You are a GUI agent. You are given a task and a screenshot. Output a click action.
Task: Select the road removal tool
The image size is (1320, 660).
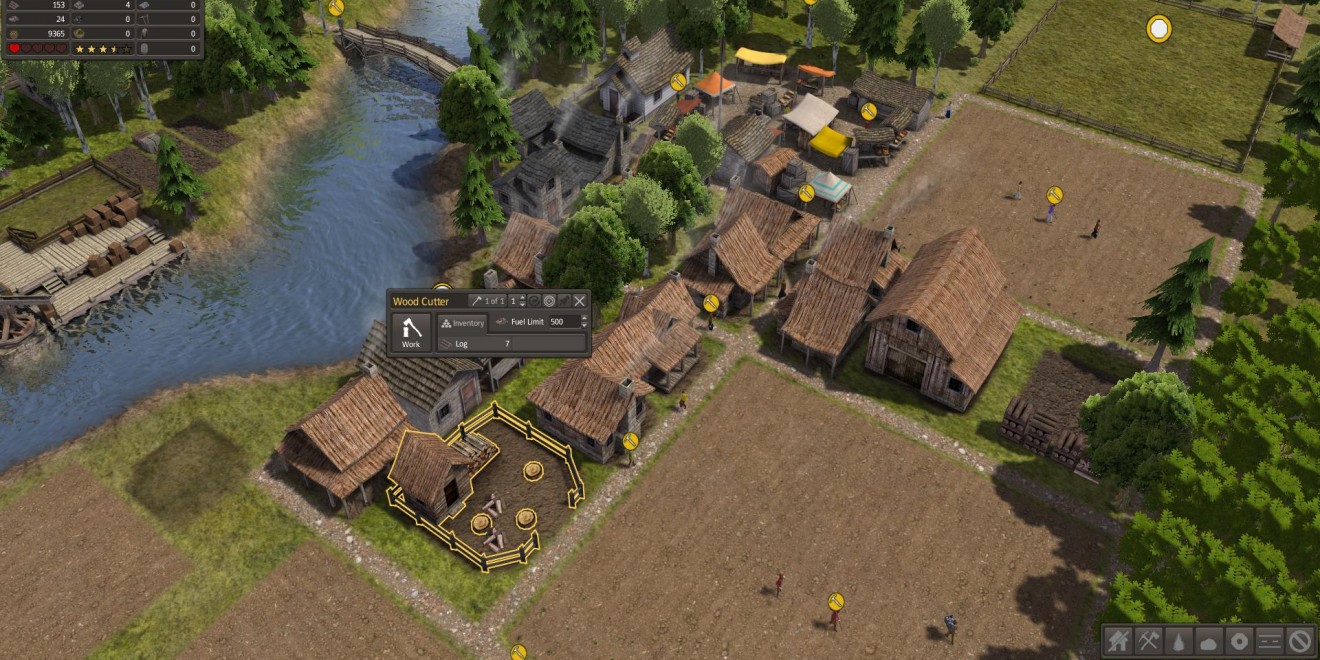click(1269, 640)
